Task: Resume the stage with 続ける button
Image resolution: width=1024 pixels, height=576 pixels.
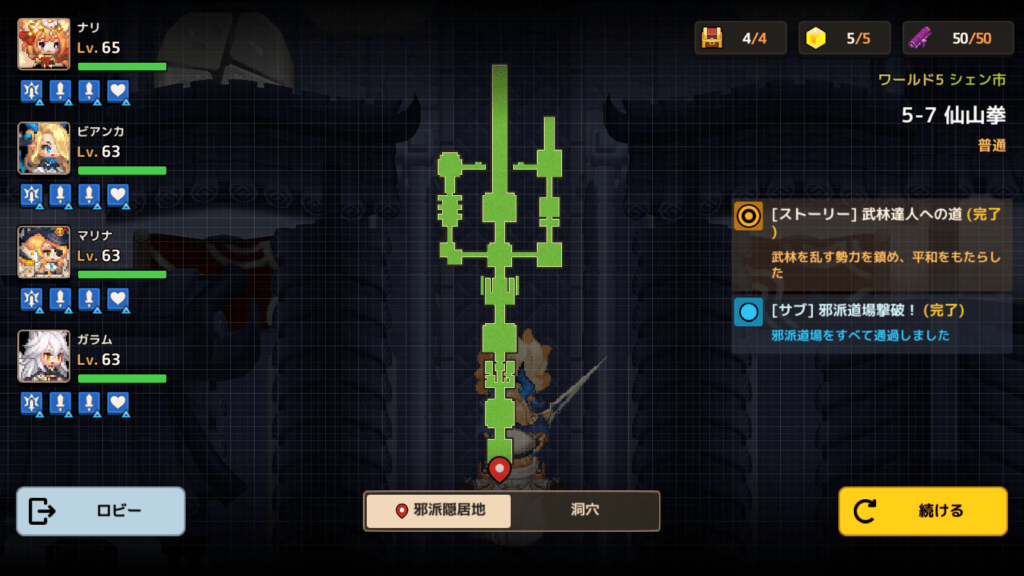Action: point(922,511)
